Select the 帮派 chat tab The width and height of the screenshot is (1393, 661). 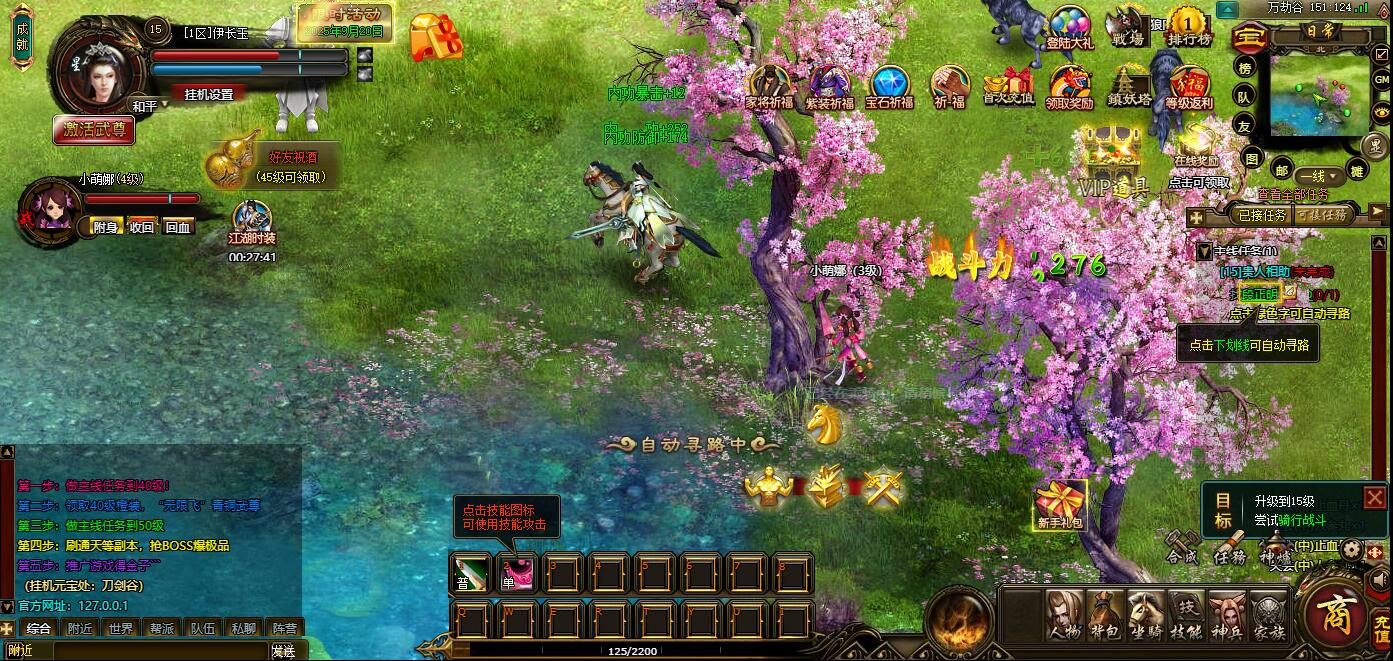point(162,629)
